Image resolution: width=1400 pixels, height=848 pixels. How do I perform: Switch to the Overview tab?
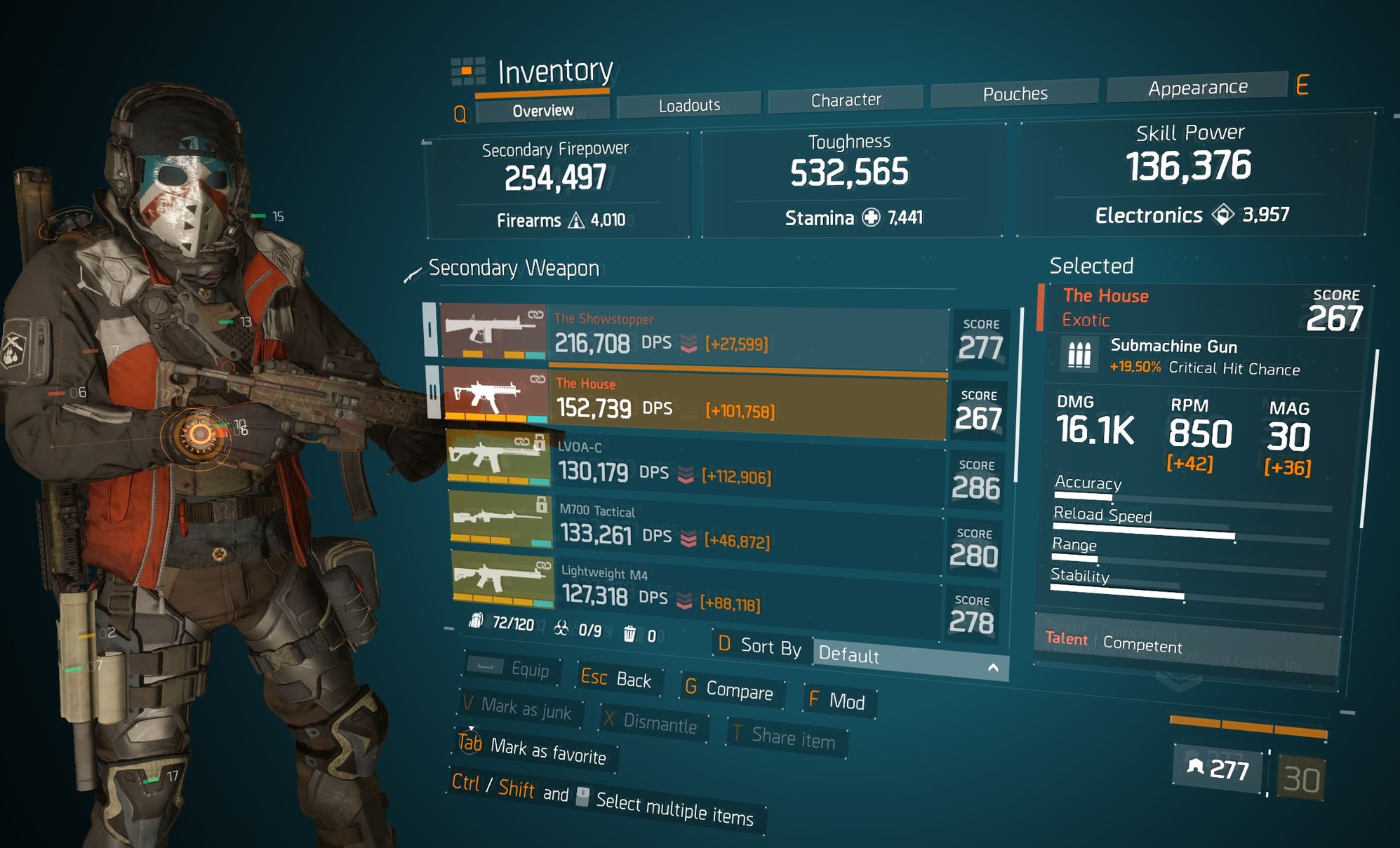coord(542,111)
